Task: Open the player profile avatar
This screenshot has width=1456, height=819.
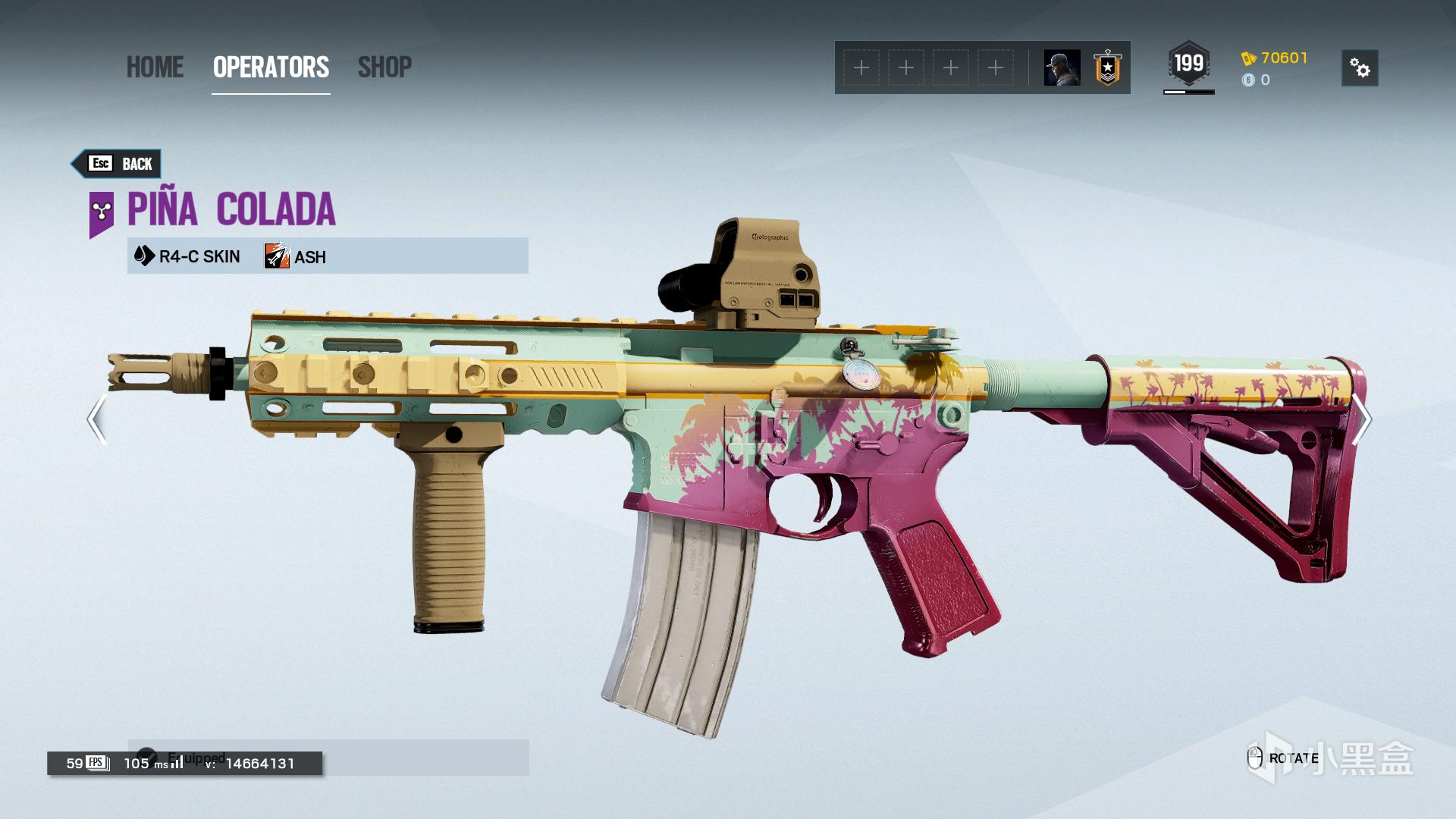Action: tap(1062, 68)
